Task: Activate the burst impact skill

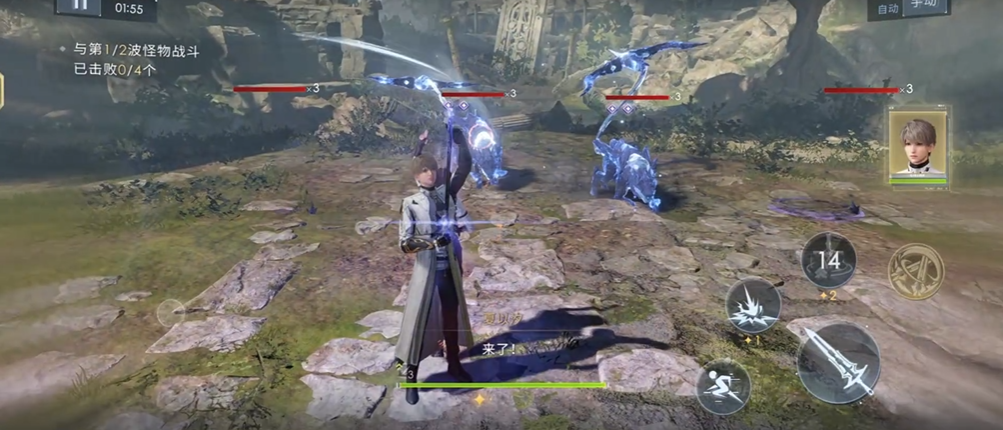Action: pos(753,306)
